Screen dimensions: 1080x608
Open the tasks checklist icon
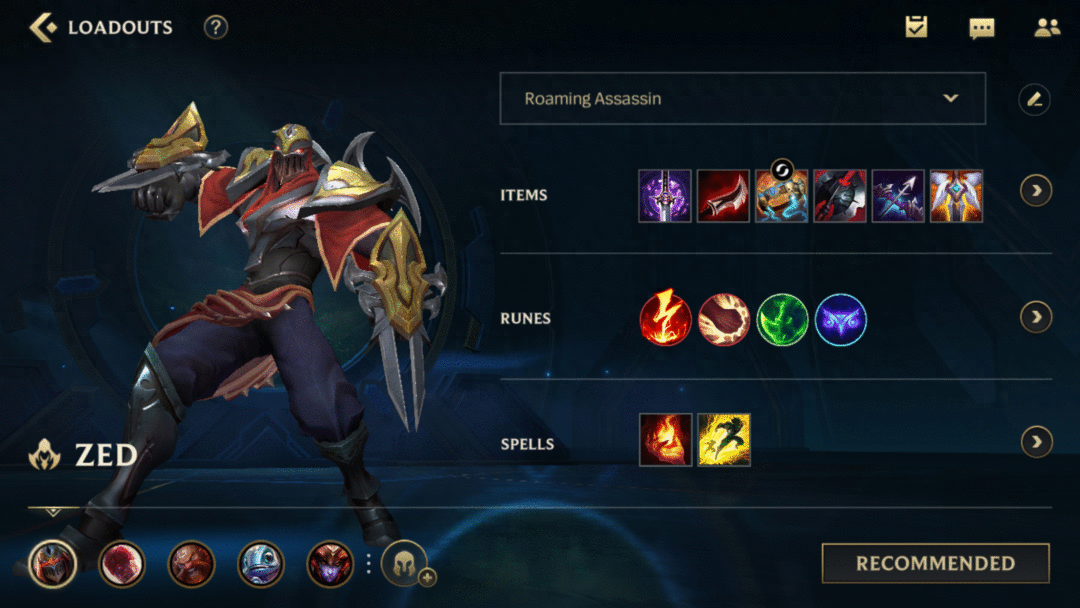pos(916,27)
